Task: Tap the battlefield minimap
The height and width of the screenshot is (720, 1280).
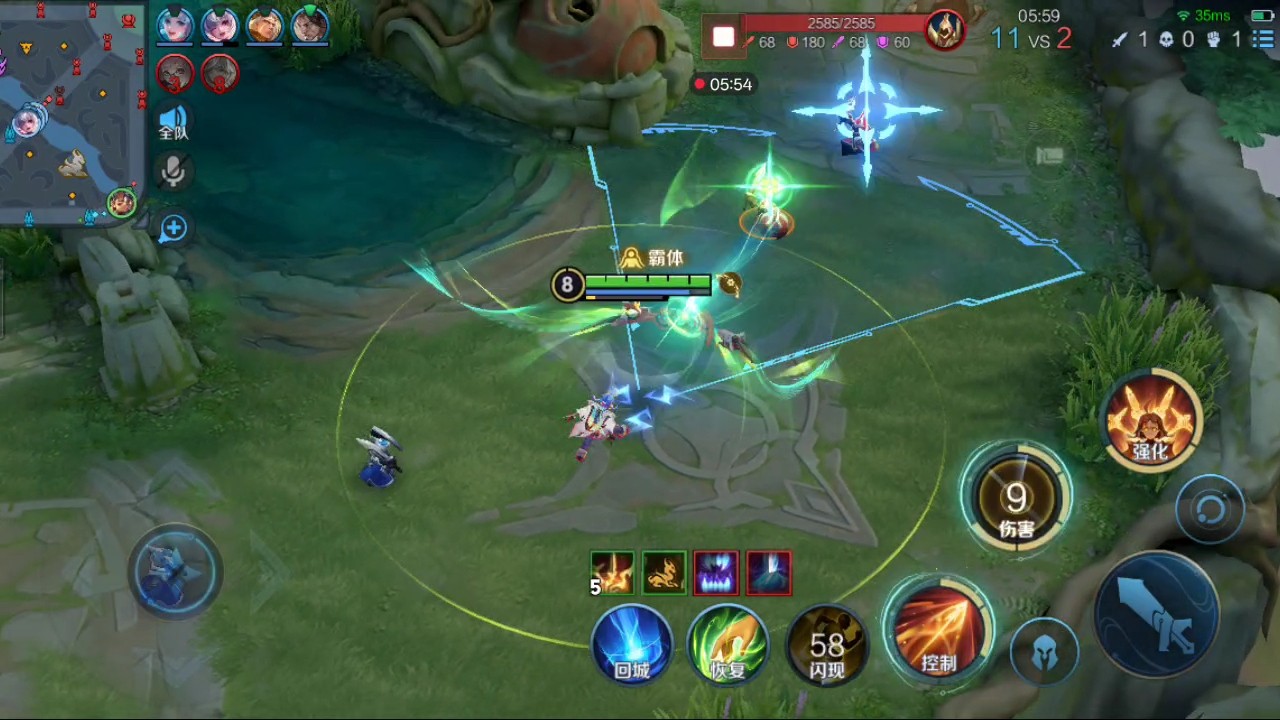Action: coord(68,110)
